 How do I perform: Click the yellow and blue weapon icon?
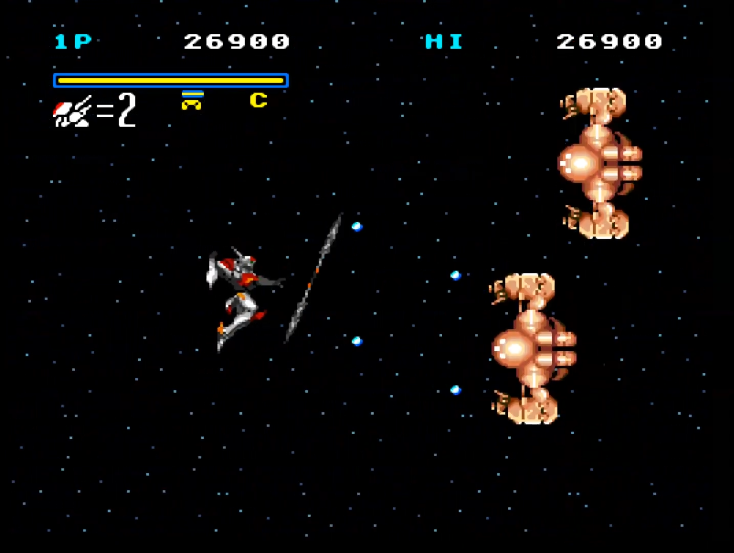[x=192, y=100]
